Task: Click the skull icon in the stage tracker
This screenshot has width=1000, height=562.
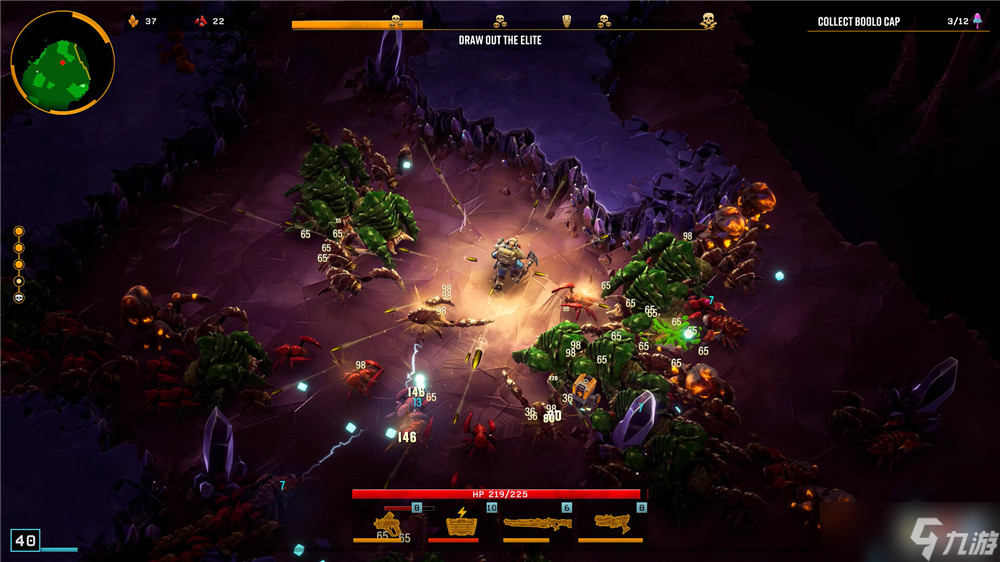Action: [19, 298]
